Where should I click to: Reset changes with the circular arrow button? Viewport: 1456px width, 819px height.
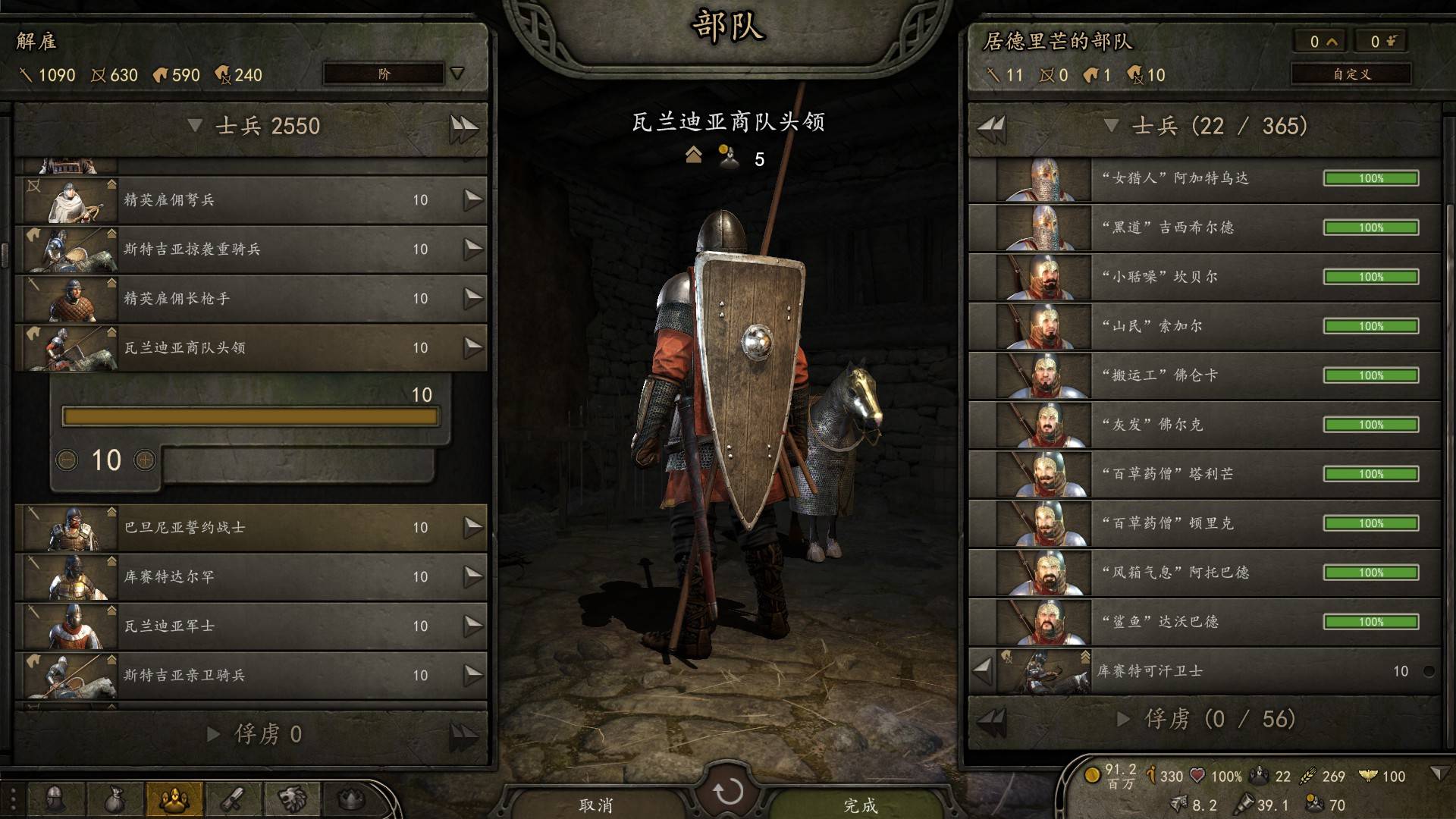pos(728,792)
